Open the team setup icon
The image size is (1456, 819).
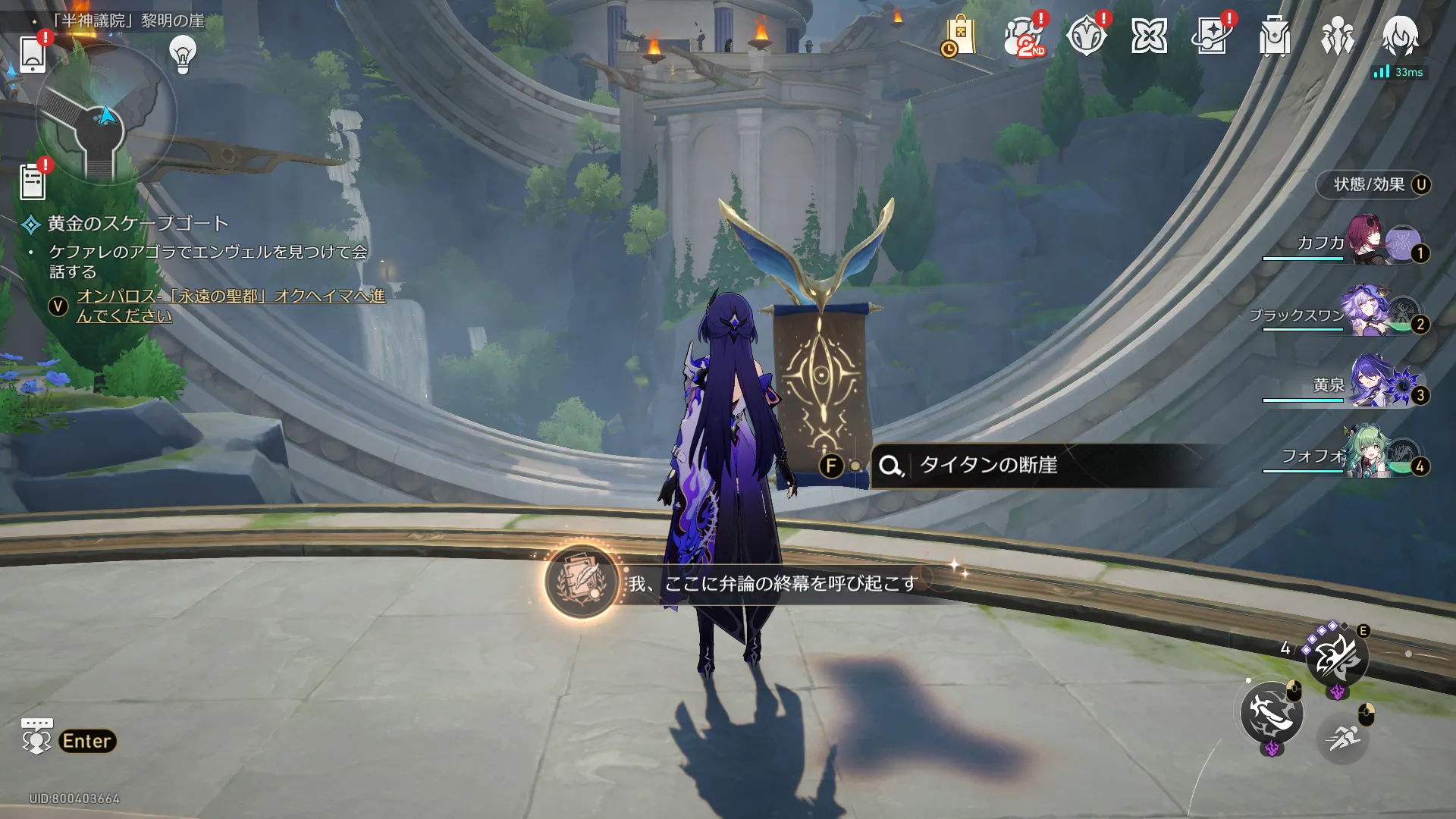coord(1337,36)
